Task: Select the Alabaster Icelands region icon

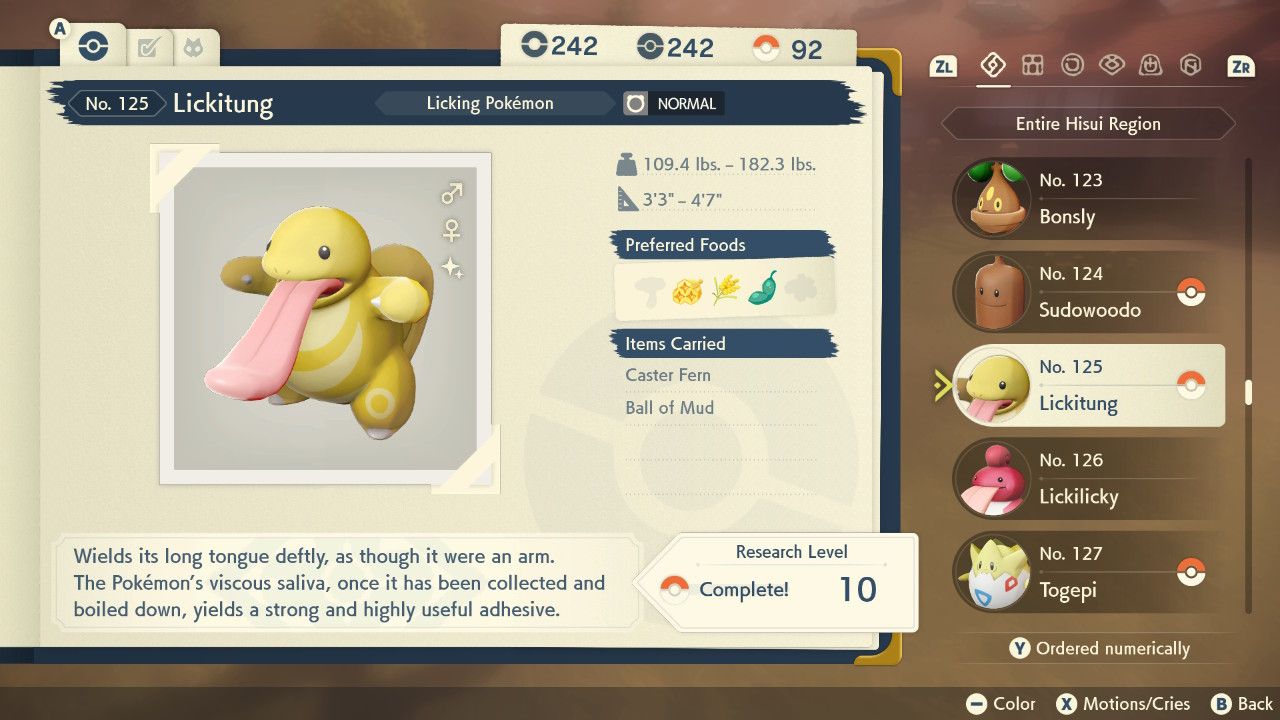Action: 1191,64
